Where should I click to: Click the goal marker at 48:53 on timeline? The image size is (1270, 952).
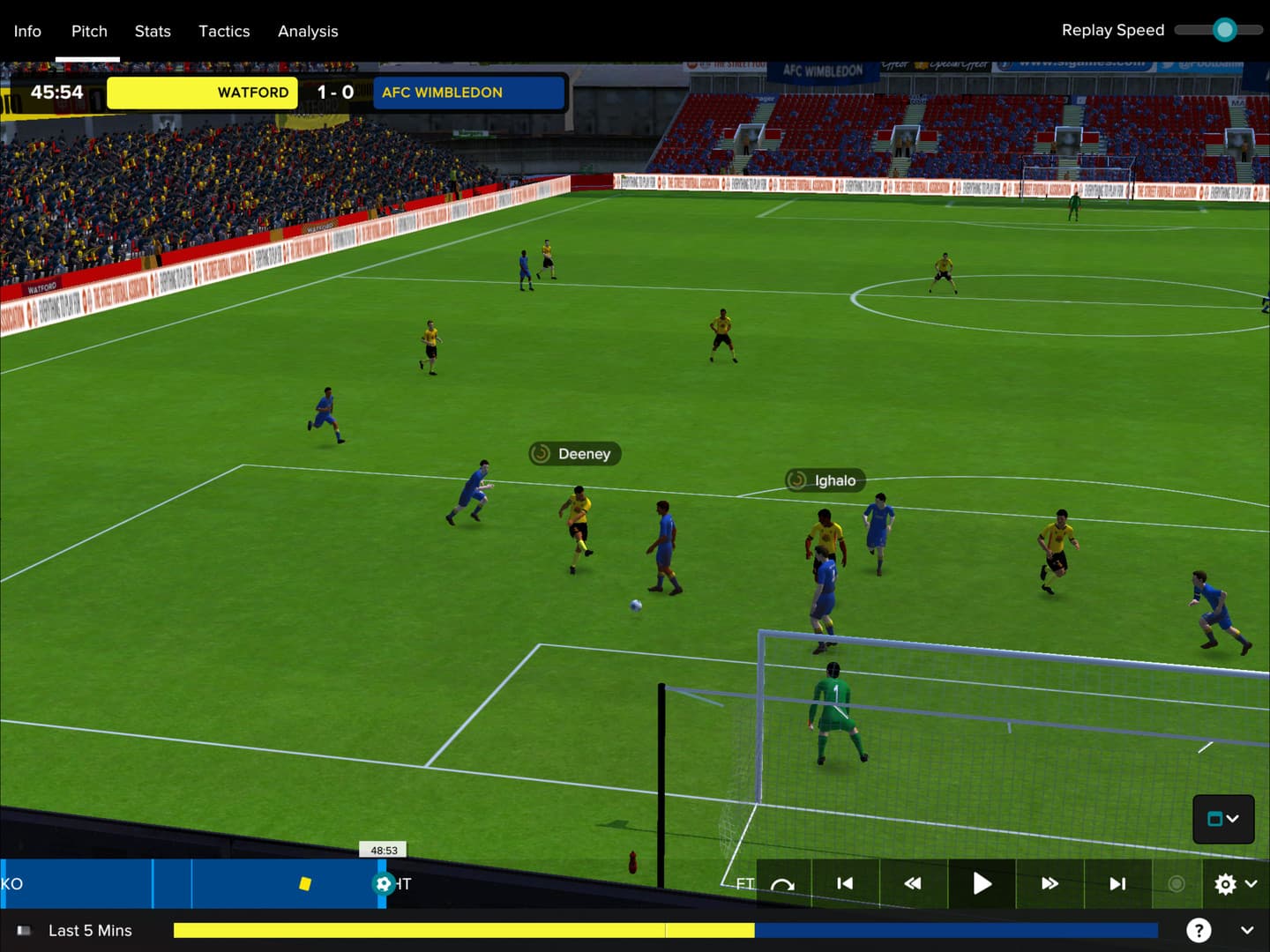point(383,883)
